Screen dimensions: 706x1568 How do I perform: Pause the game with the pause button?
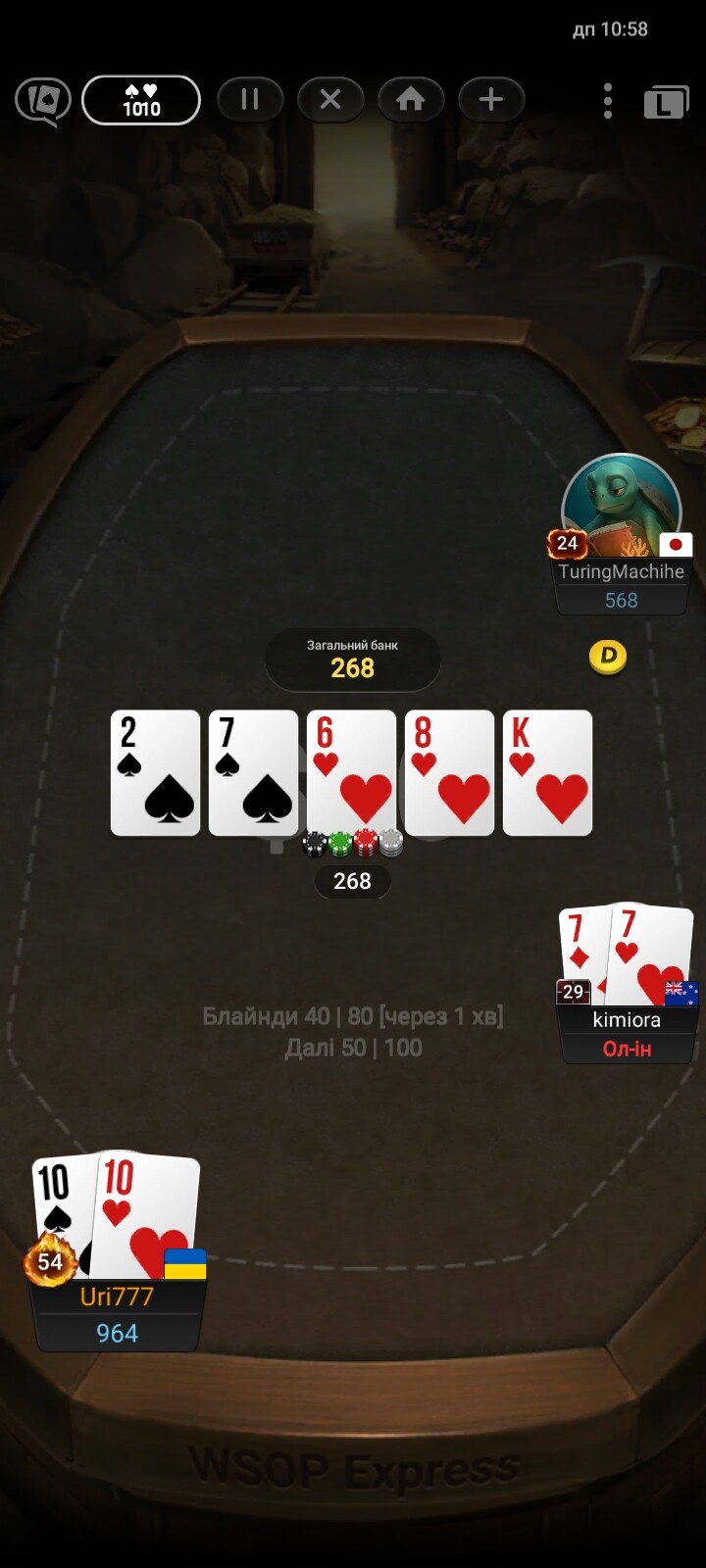[249, 100]
